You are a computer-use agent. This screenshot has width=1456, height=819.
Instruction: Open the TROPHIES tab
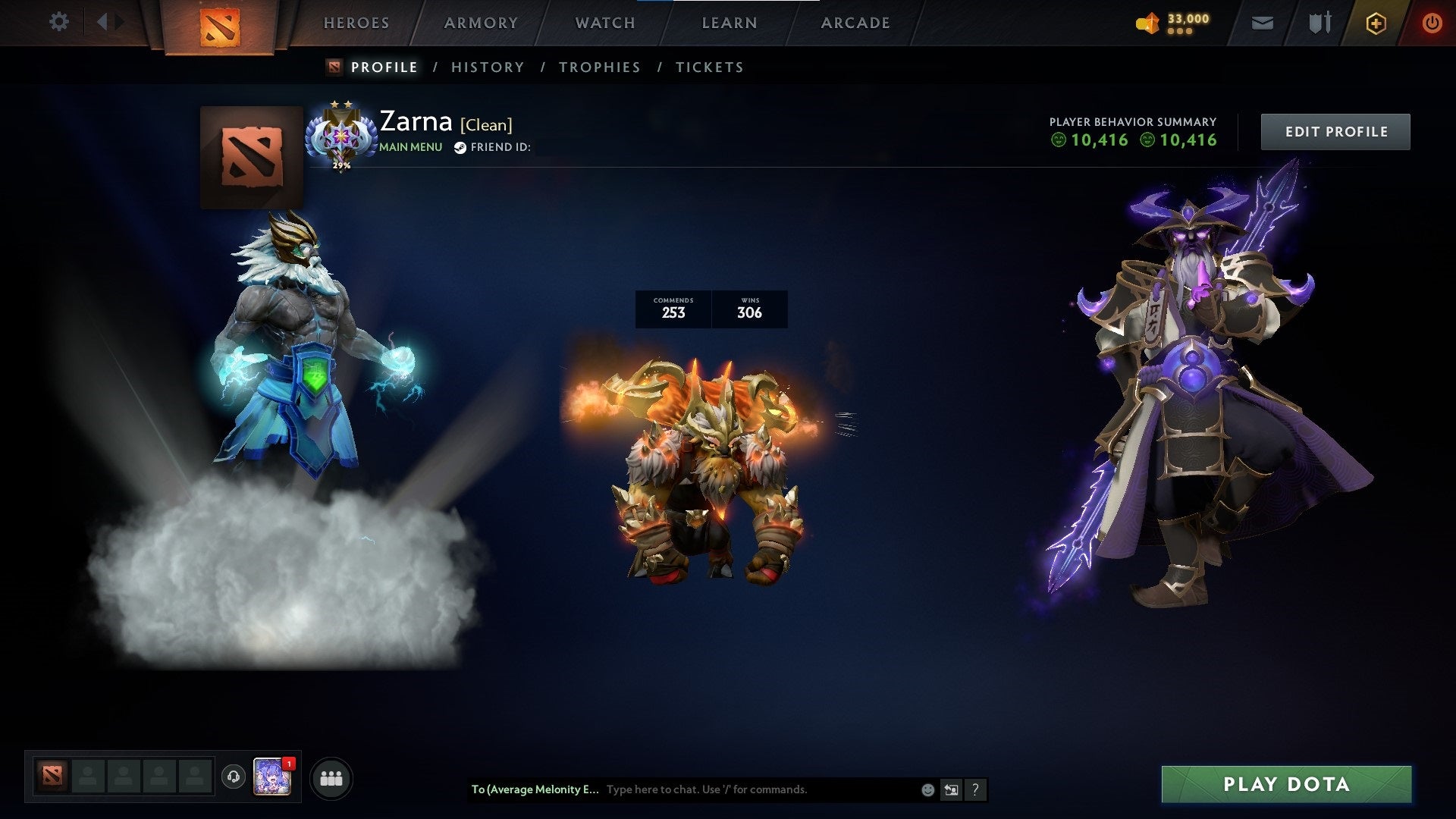[600, 67]
